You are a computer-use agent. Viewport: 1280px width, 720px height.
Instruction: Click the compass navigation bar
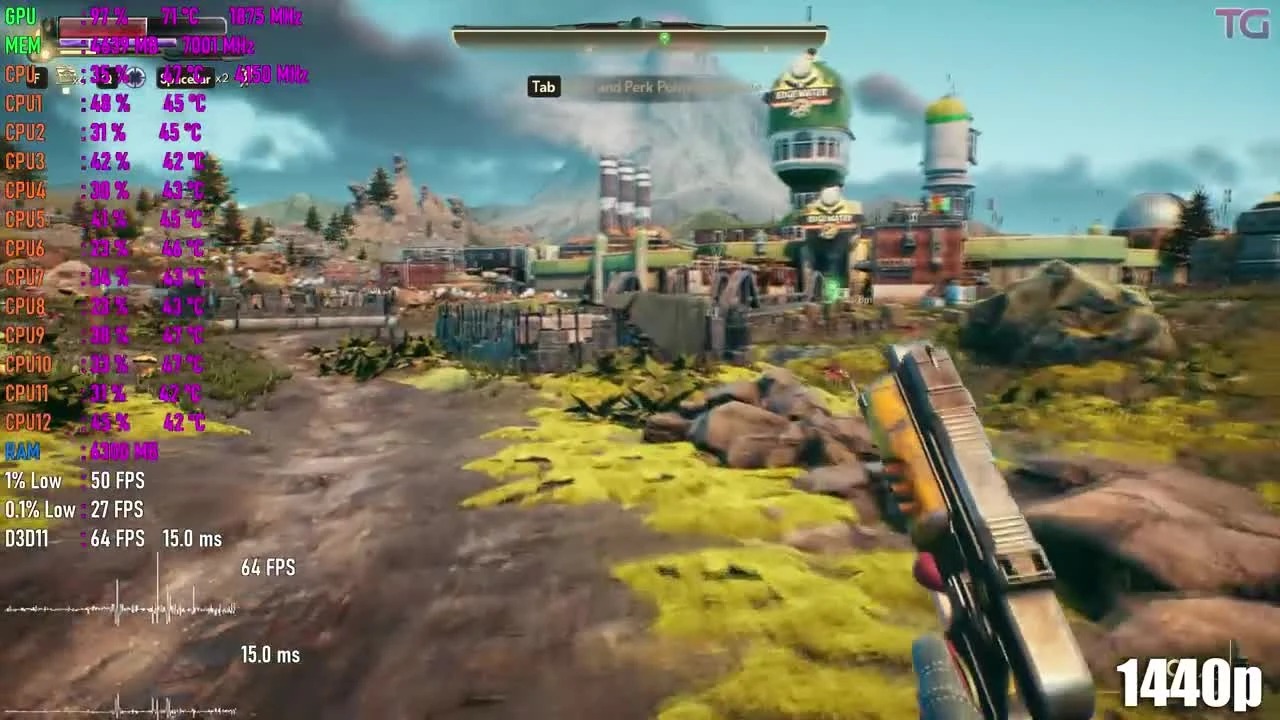tap(640, 33)
